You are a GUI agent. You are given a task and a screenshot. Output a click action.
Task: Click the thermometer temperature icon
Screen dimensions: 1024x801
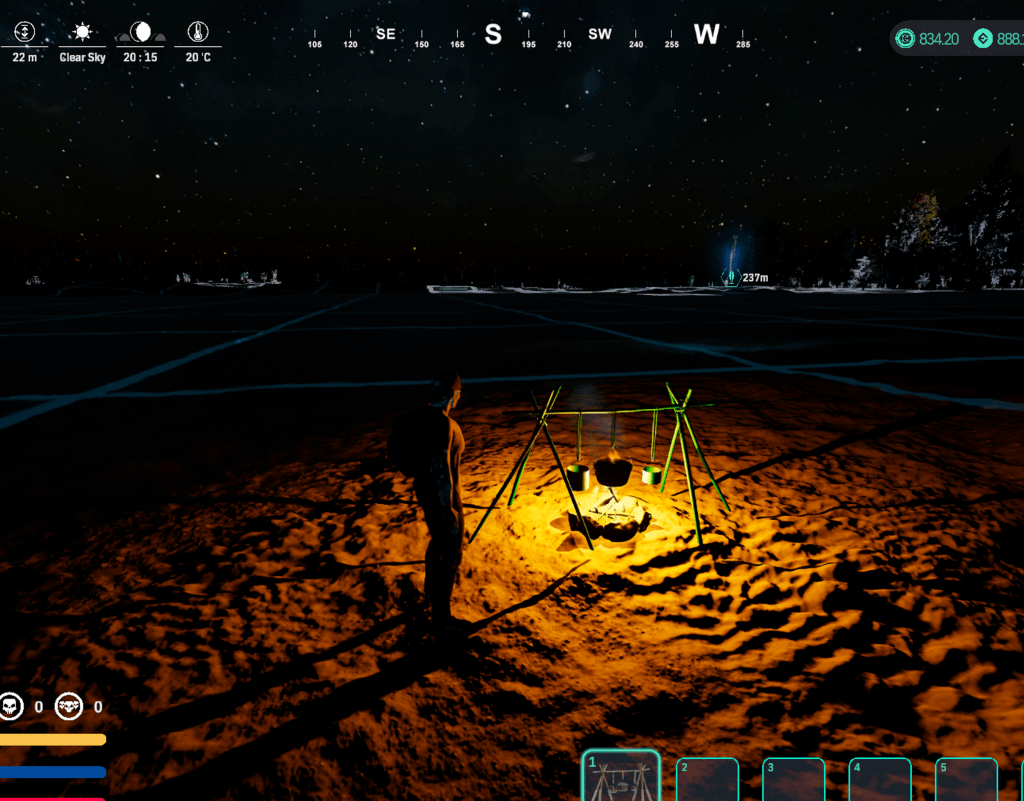pos(198,32)
